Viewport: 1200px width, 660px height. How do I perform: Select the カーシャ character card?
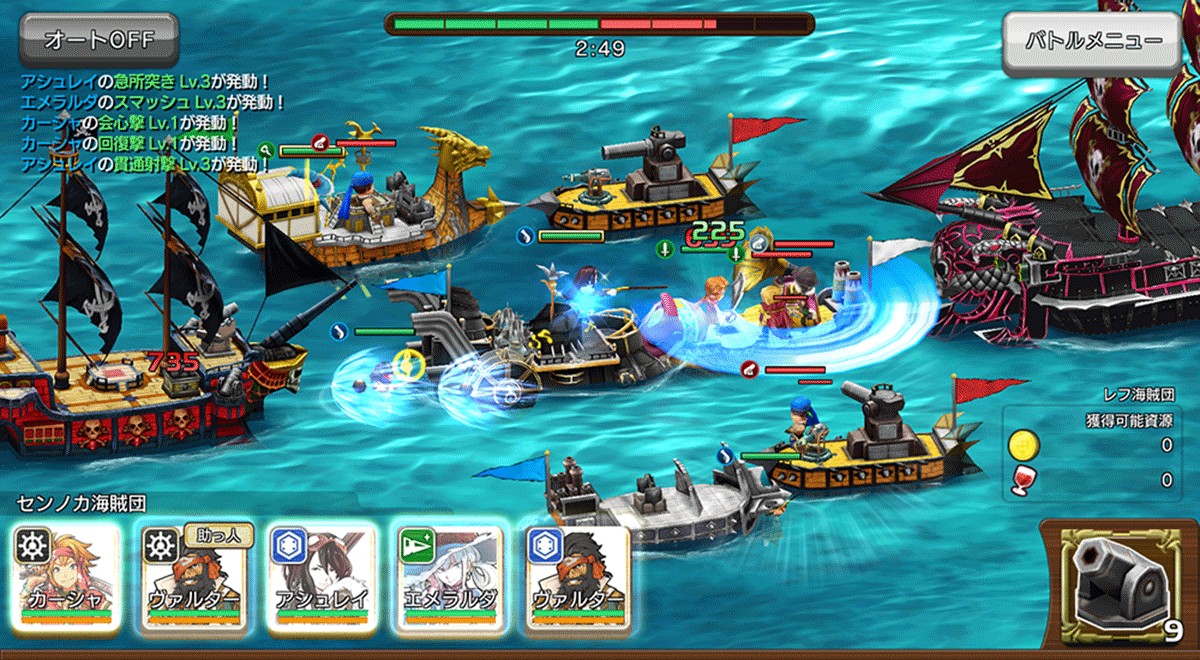coord(66,577)
